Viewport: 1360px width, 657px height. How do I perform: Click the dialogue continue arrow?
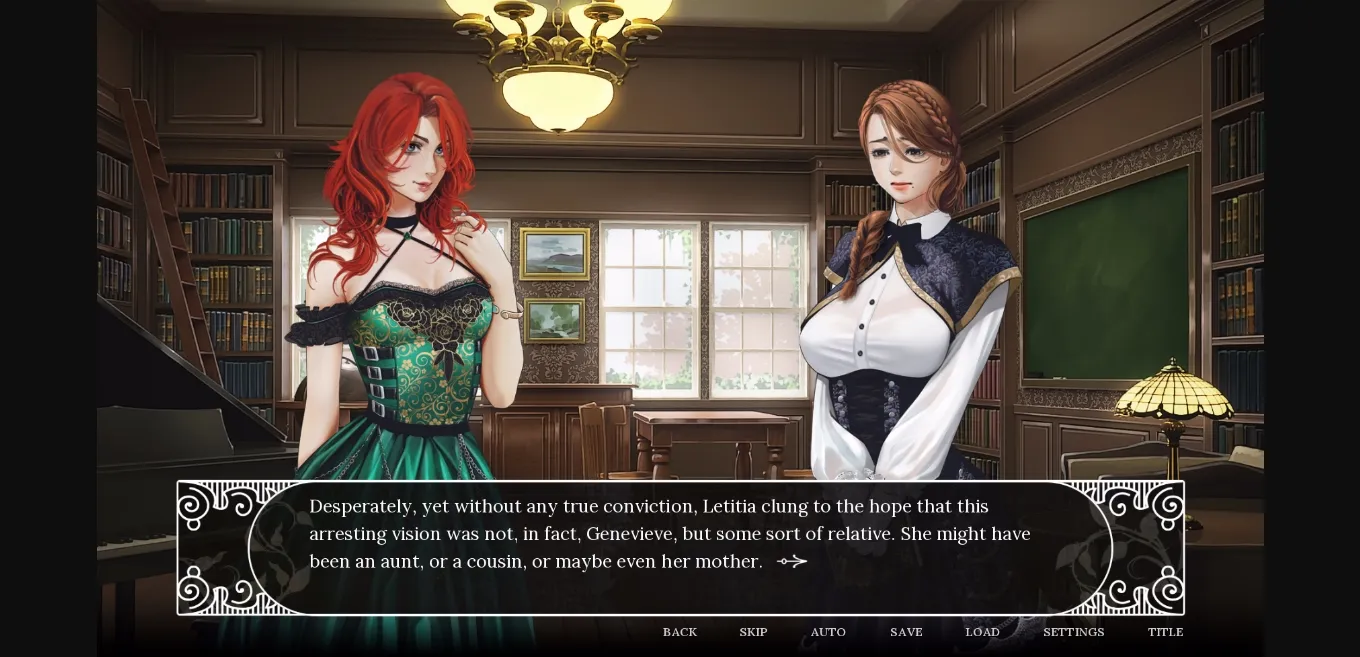click(792, 562)
